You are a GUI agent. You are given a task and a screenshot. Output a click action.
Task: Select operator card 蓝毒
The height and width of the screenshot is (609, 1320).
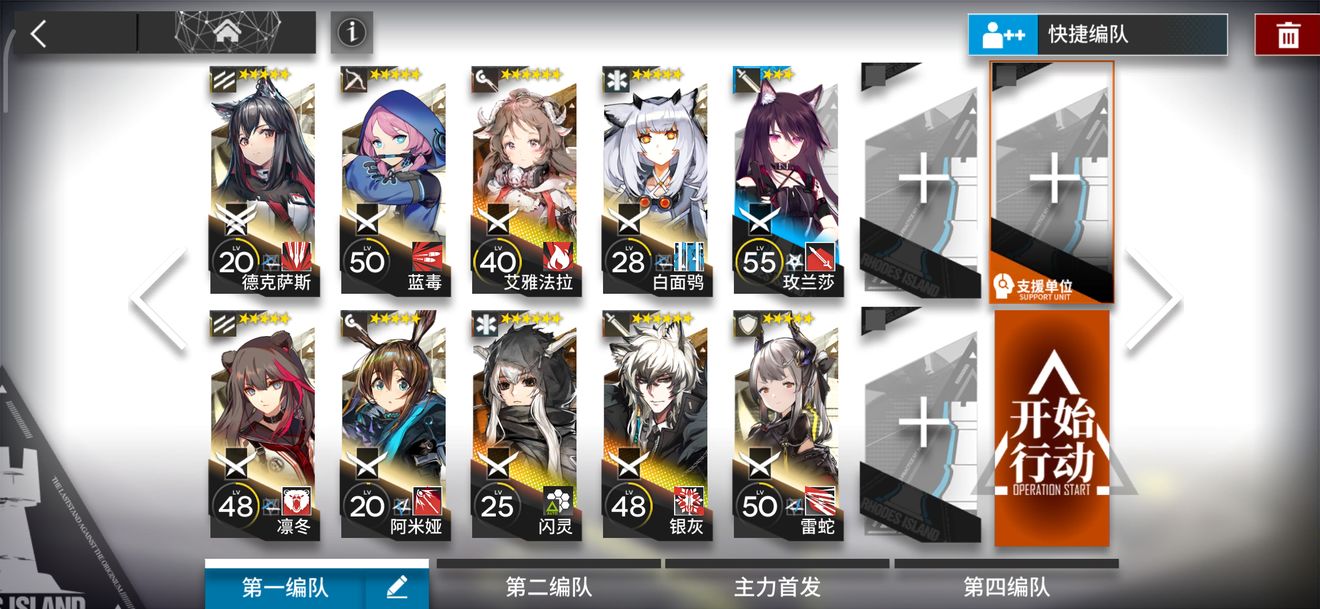tap(394, 180)
